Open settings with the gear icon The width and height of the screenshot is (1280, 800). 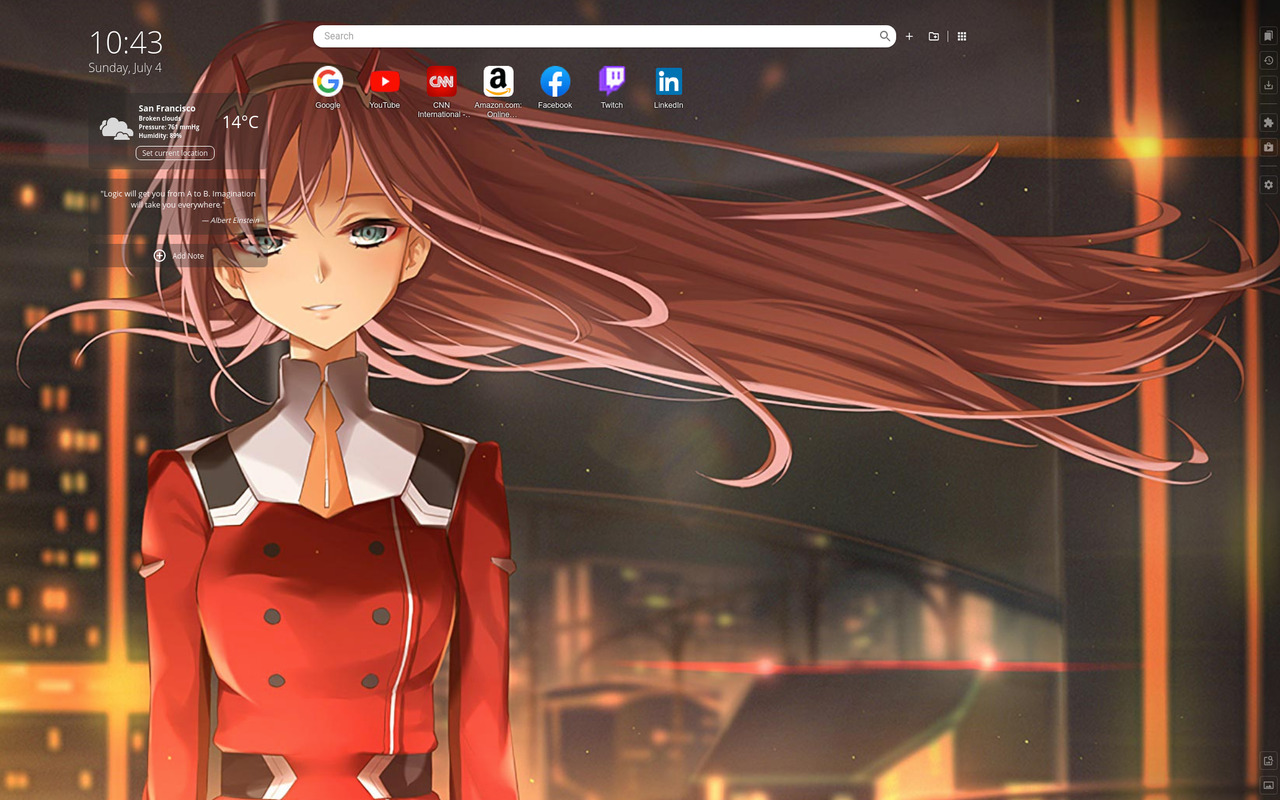click(x=1268, y=185)
